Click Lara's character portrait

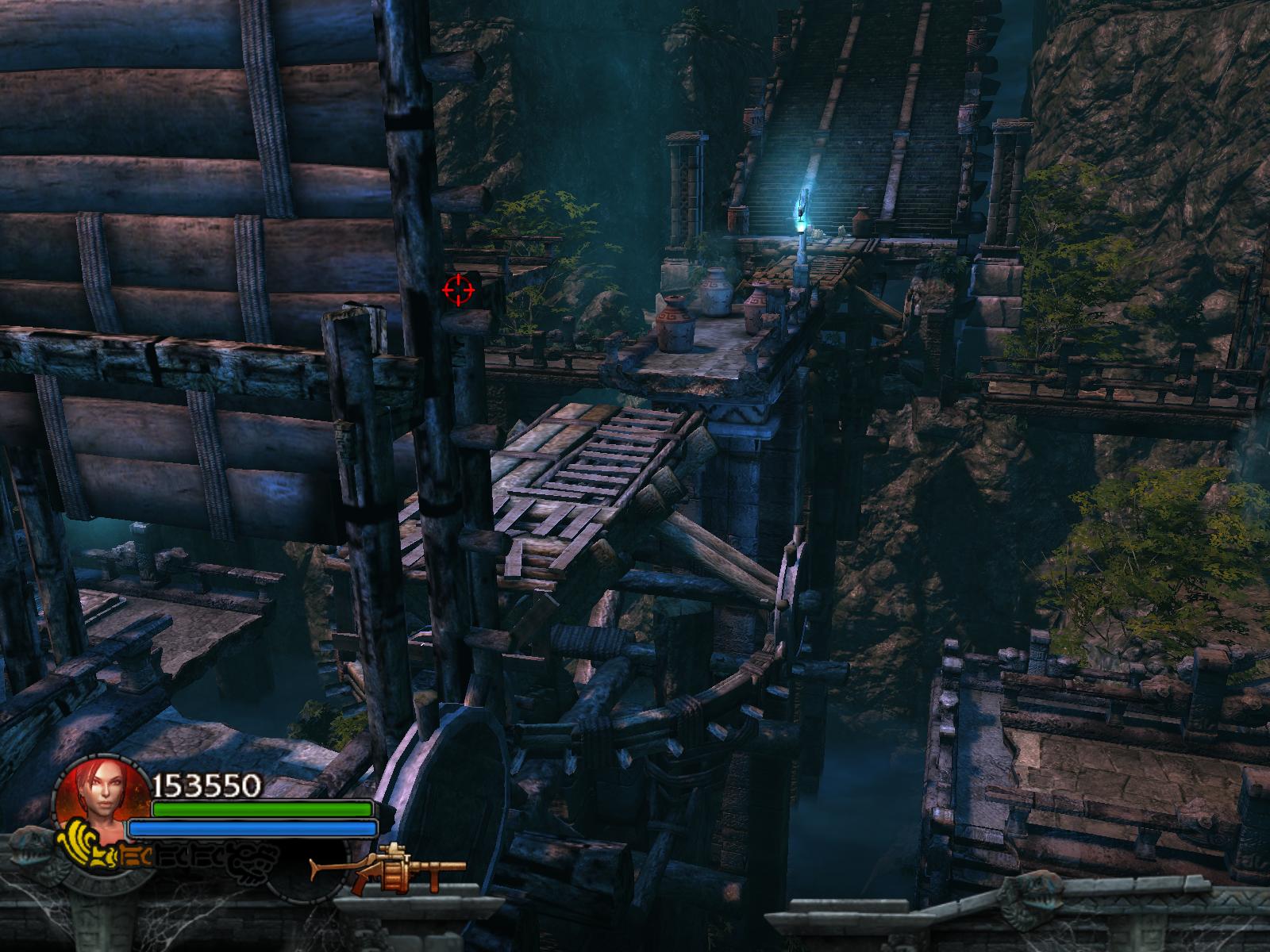(102, 793)
